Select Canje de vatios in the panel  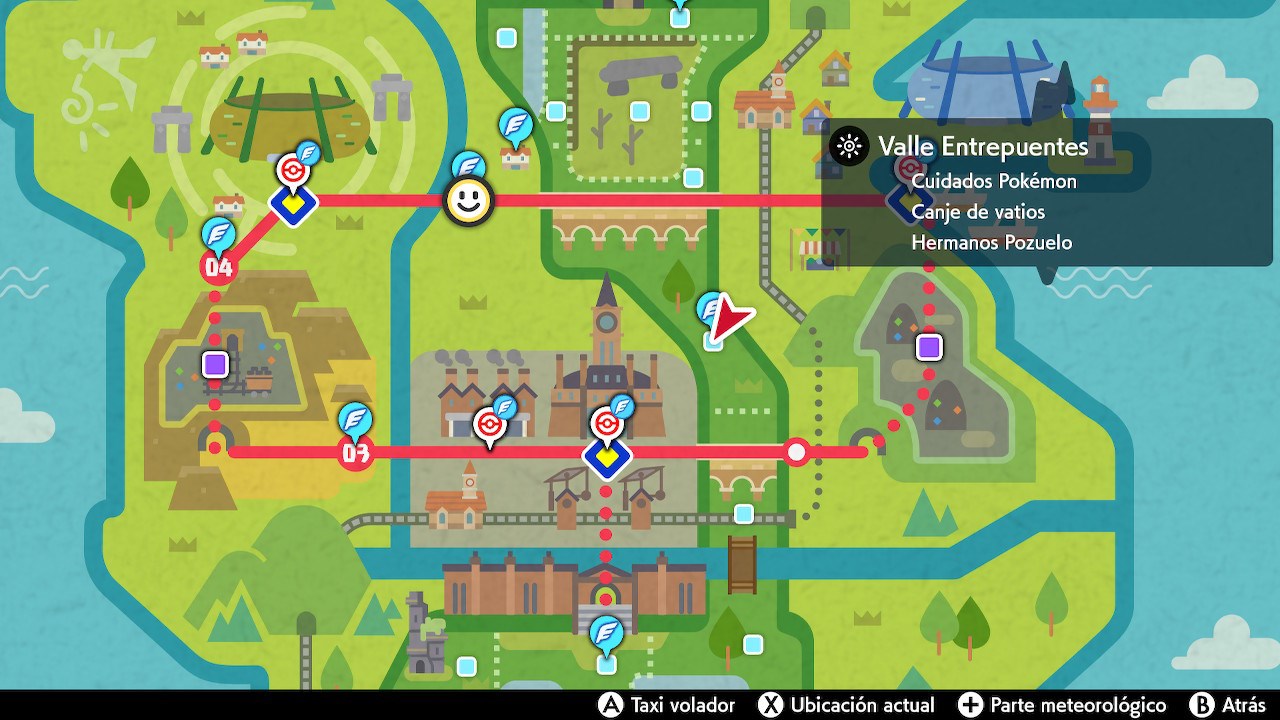click(978, 212)
